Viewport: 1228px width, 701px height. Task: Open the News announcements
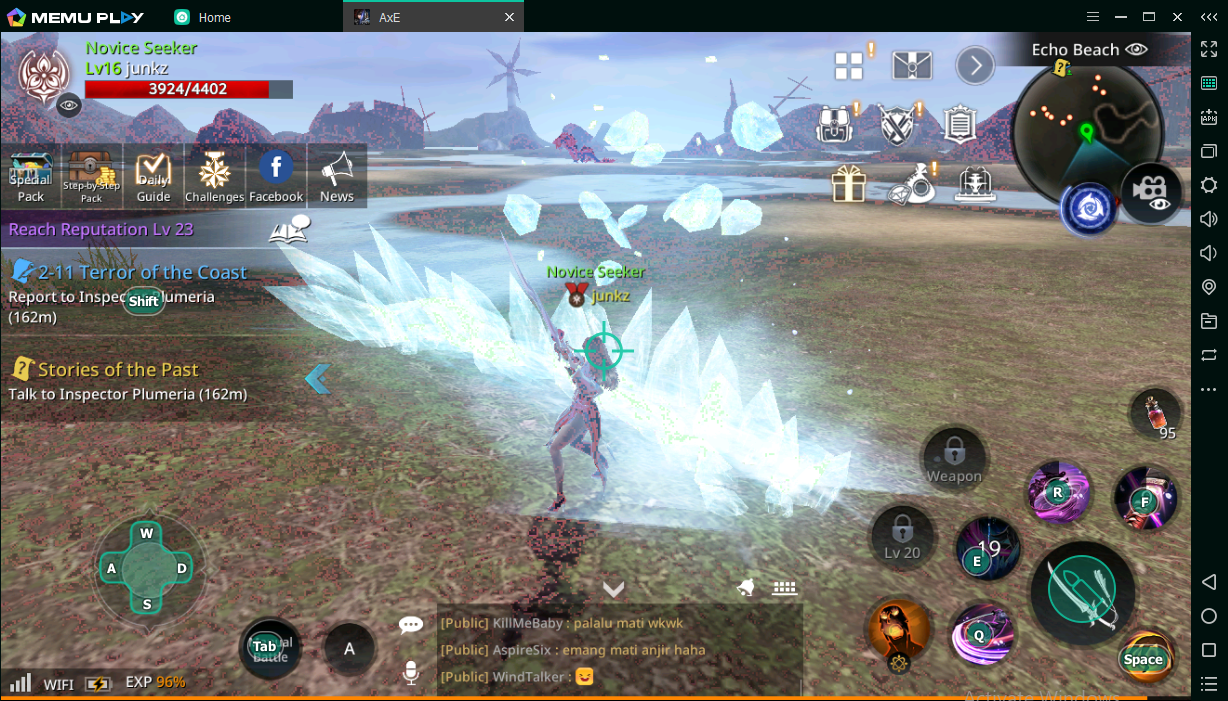[x=337, y=176]
